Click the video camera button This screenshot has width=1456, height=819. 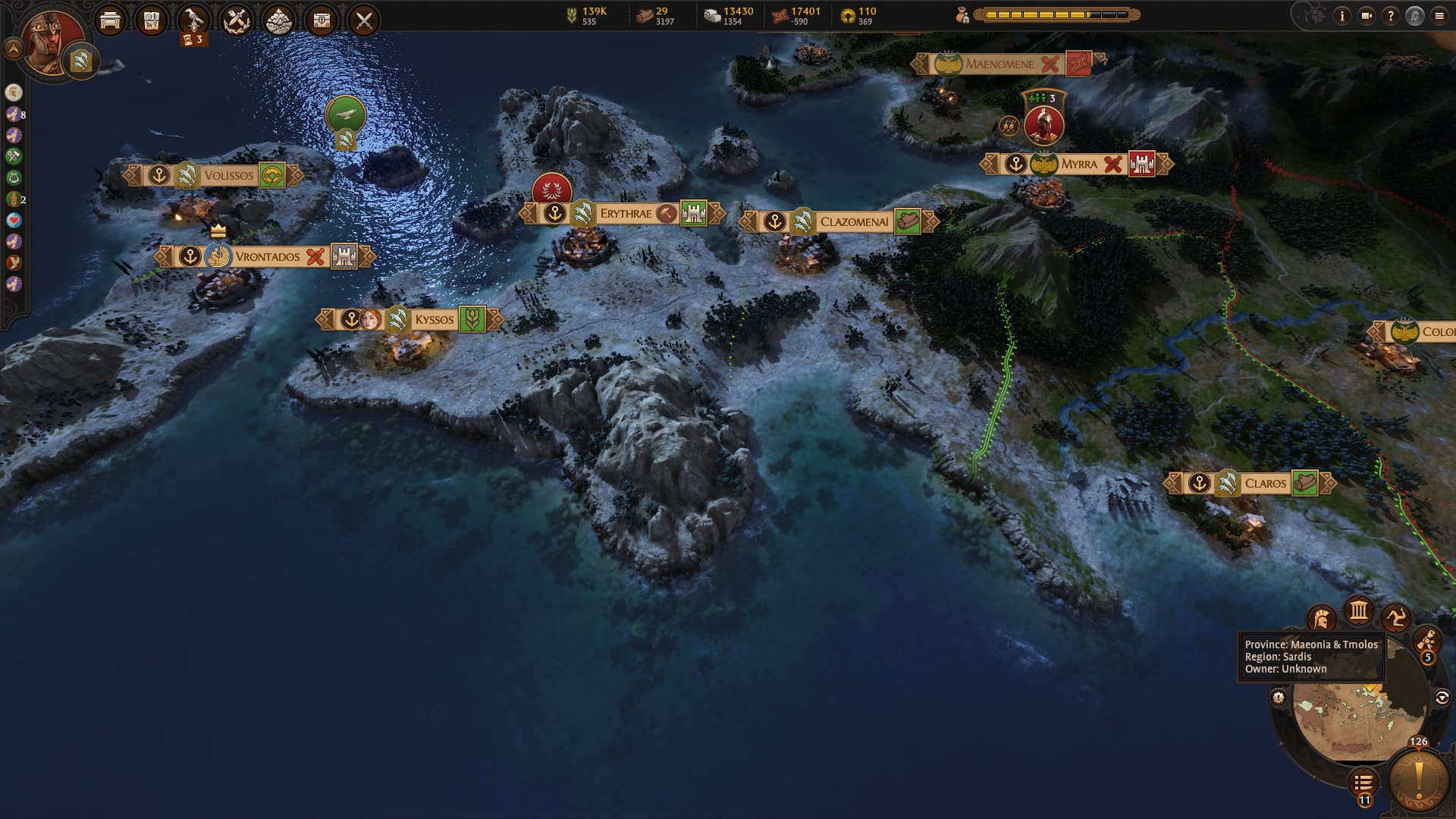click(x=1367, y=16)
